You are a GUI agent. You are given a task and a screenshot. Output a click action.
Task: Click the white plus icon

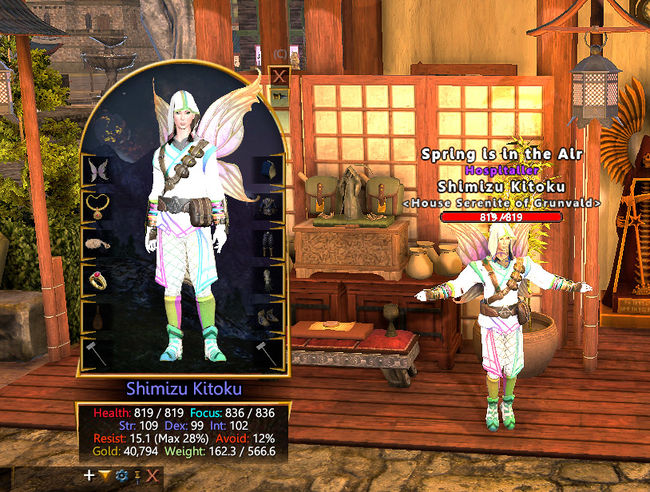90,475
